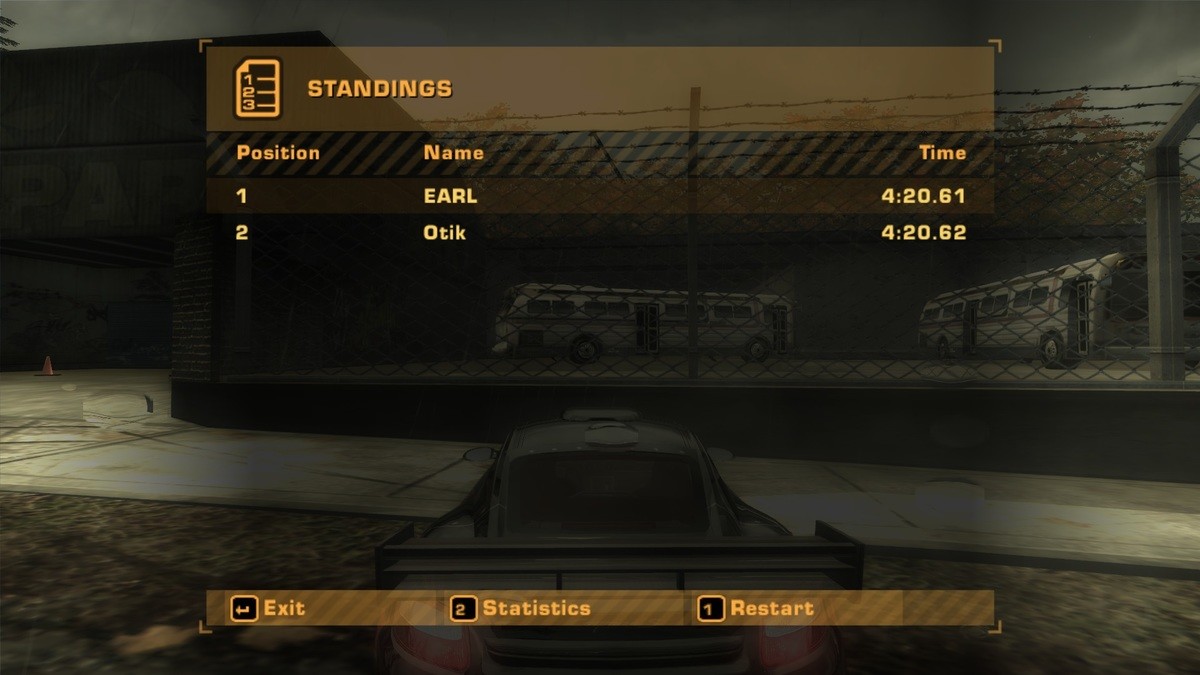Exit the standings screen
The image size is (1200, 675).
[269, 608]
